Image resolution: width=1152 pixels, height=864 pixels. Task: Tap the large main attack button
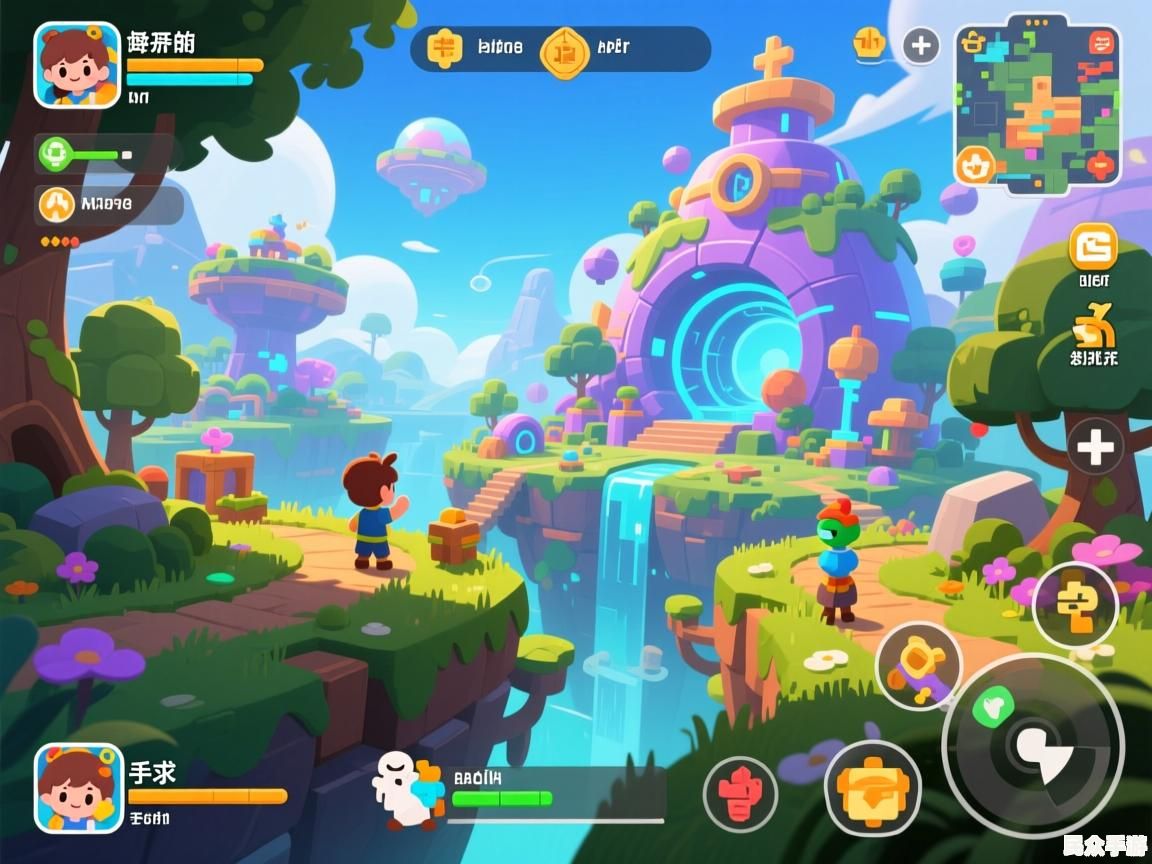pos(1033,745)
